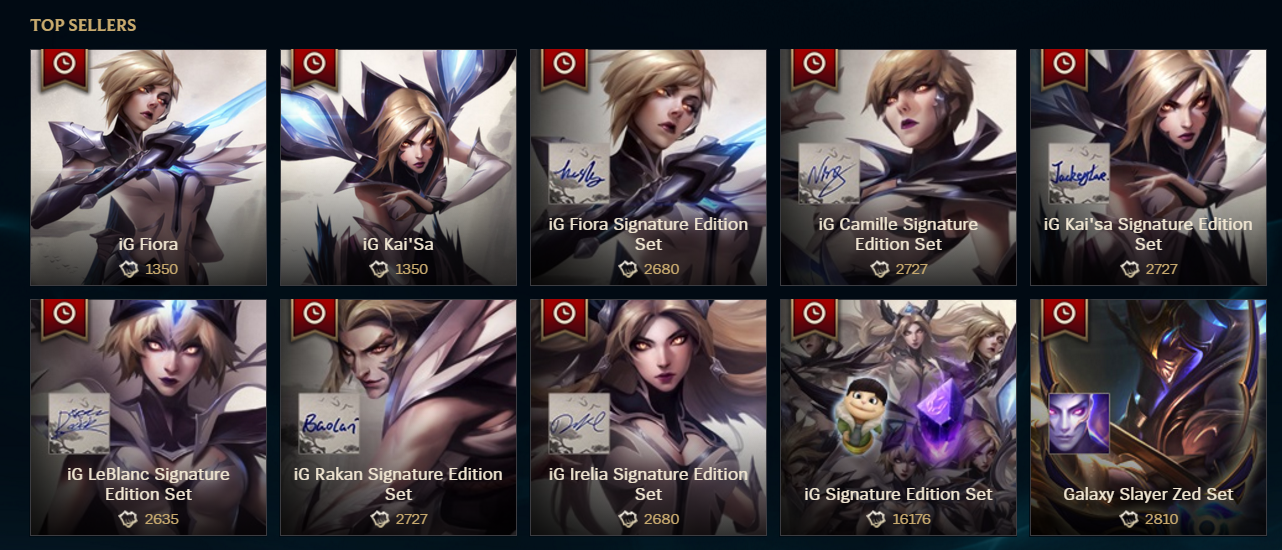Open iG Irelia Signature Edition Set
The image size is (1282, 550).
648,417
